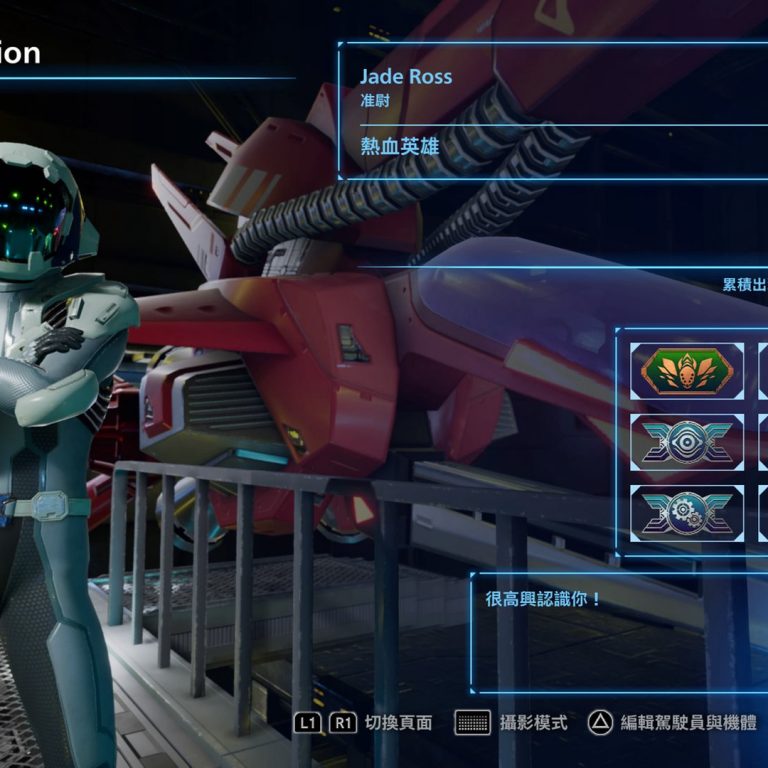This screenshot has width=768, height=768.
Task: Select the green lotus emblem badge
Action: click(686, 371)
